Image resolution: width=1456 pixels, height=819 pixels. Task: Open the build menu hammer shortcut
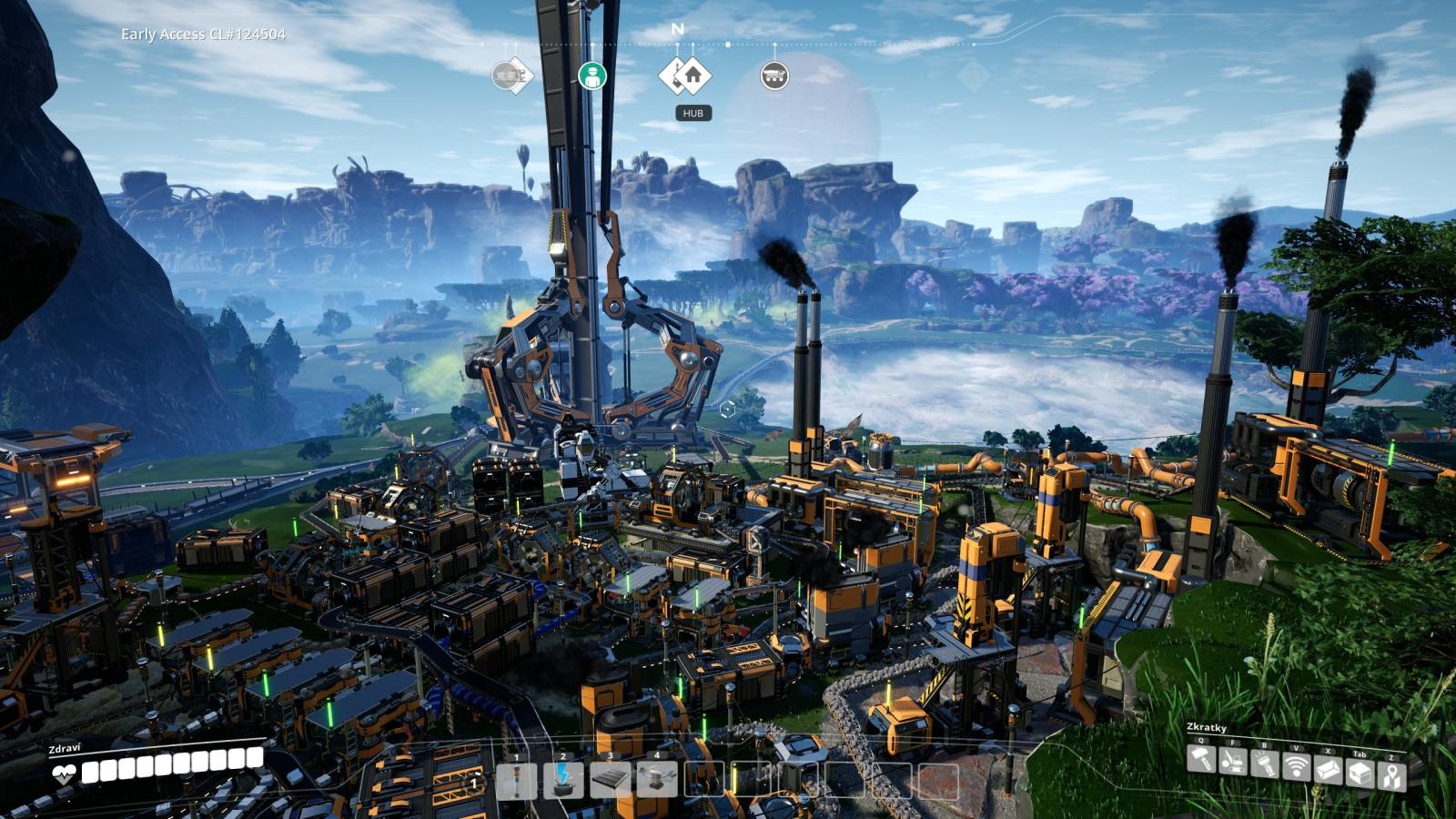pyautogui.click(x=1201, y=759)
